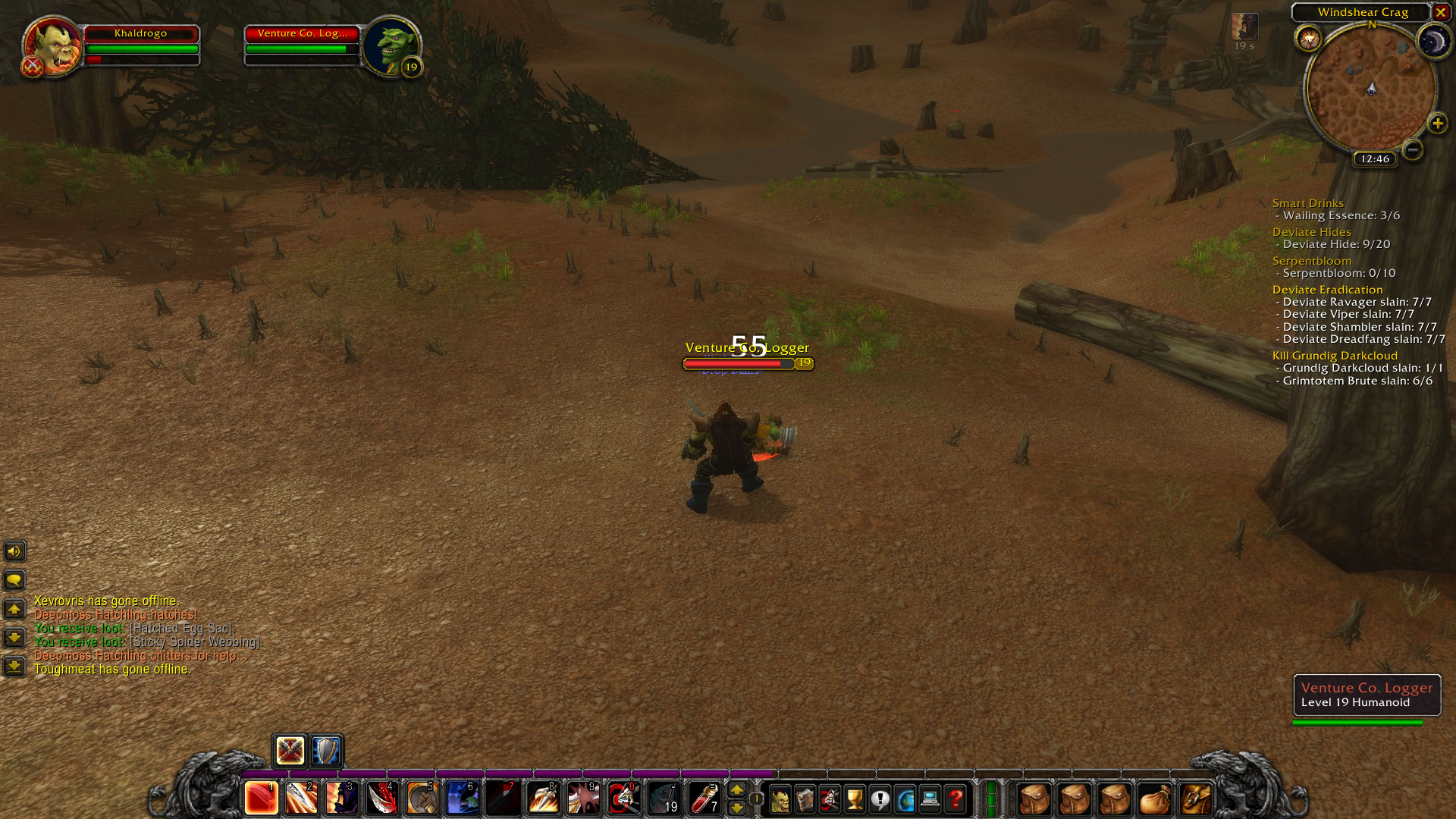Image resolution: width=1456 pixels, height=819 pixels.
Task: Open the Quest Log speech bubble icon
Action: point(879,798)
